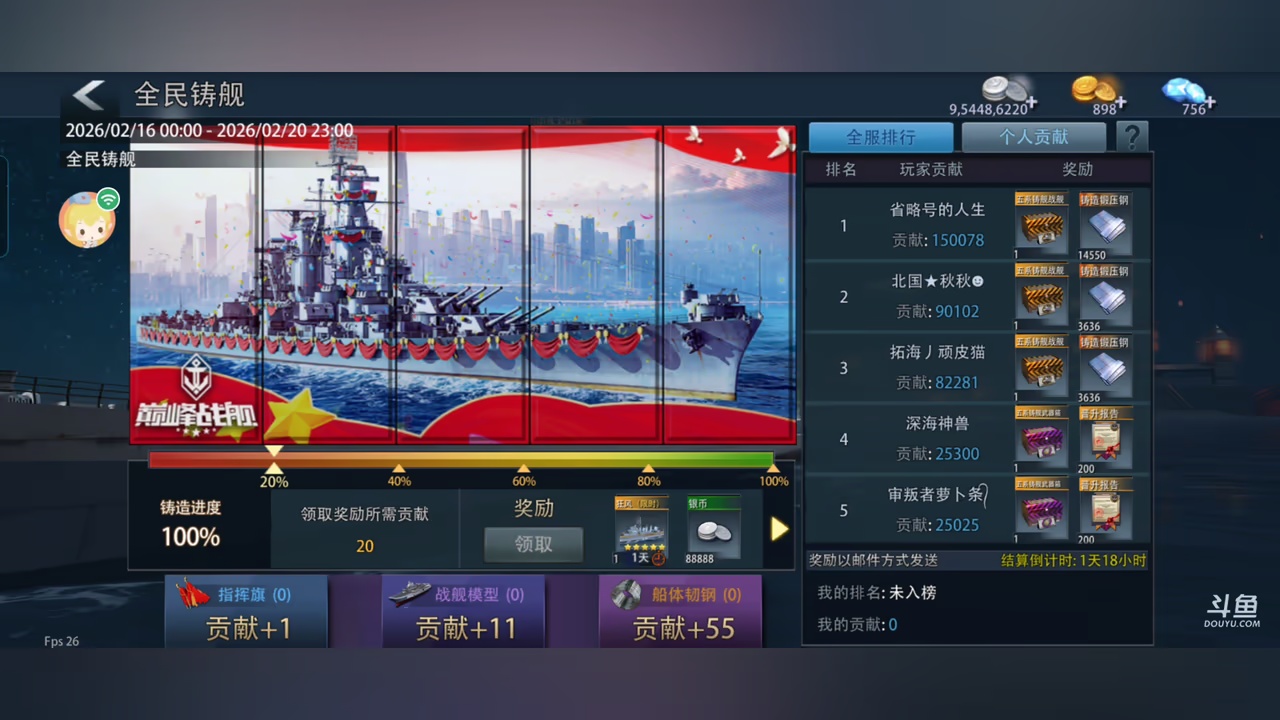Show next rewards with yellow arrow
1280x720 pixels.
779,529
